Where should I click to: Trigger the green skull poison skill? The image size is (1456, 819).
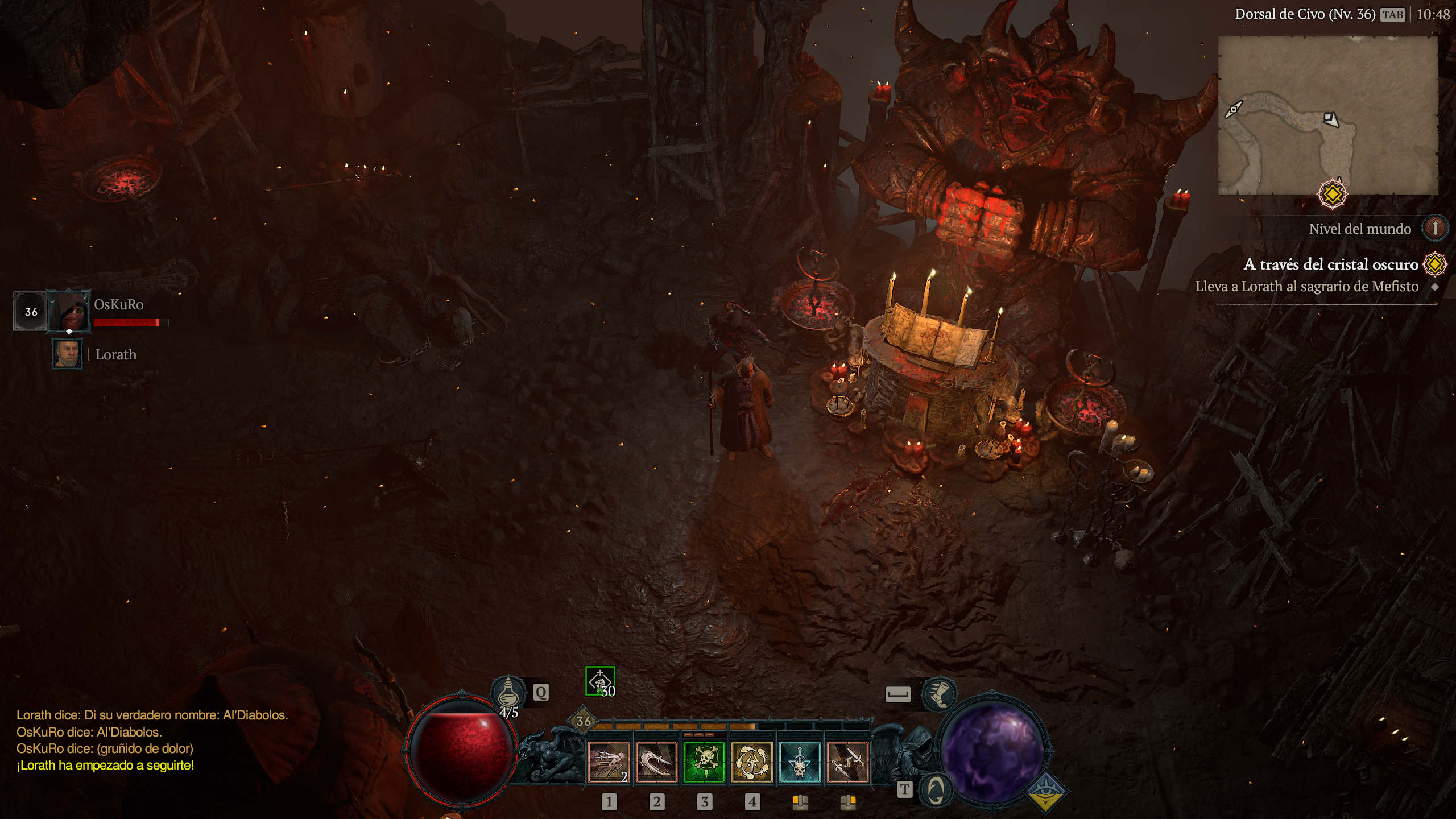click(x=704, y=762)
